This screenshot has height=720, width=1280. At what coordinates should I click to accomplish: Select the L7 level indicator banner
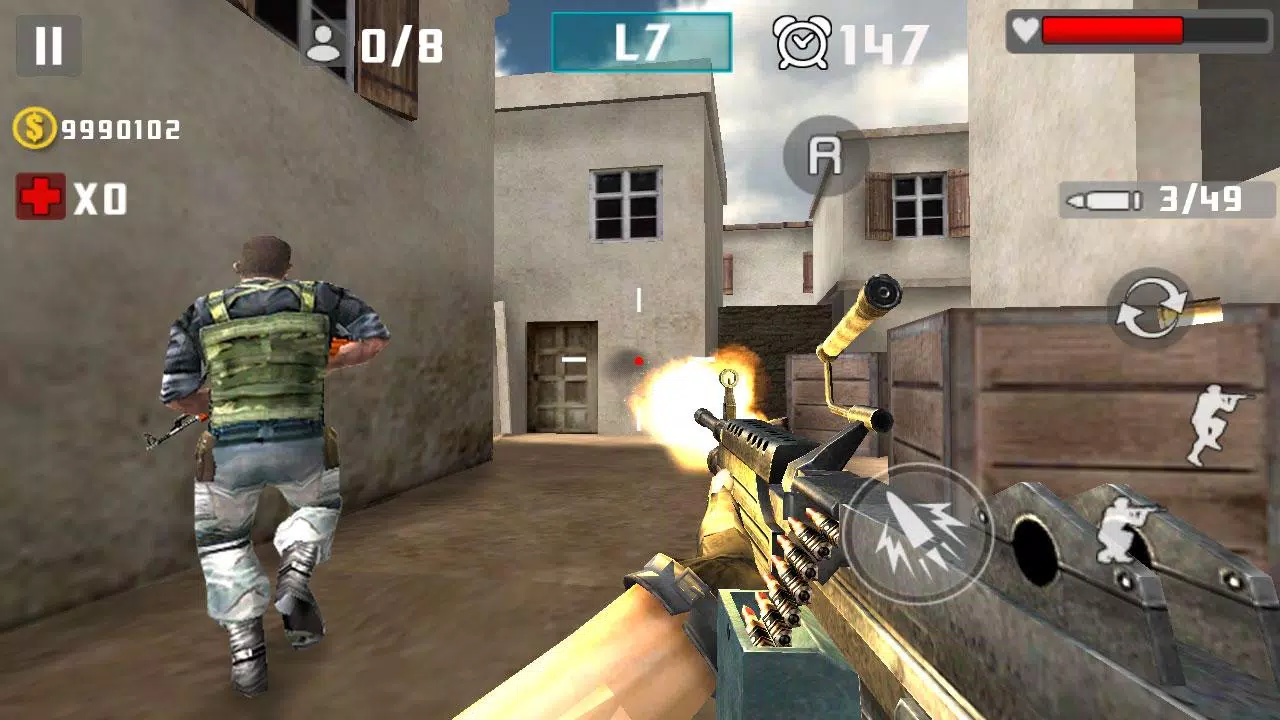[x=643, y=42]
